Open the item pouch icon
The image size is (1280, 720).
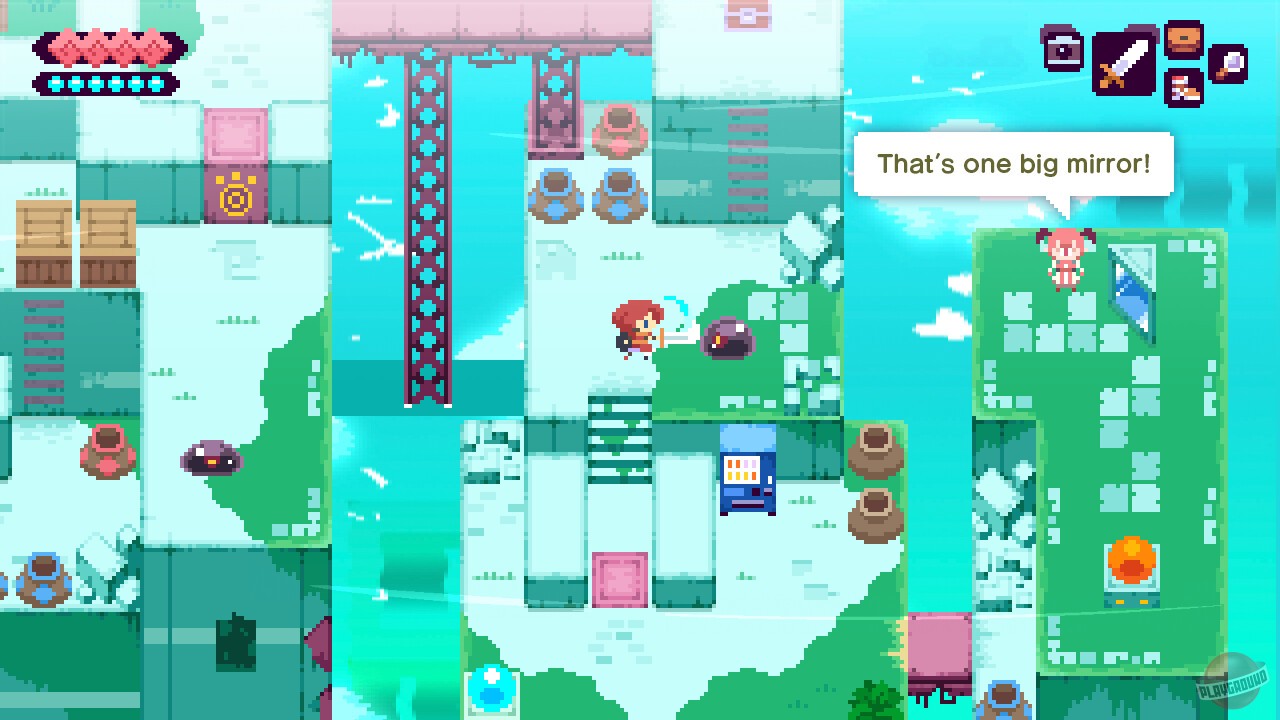click(1183, 40)
